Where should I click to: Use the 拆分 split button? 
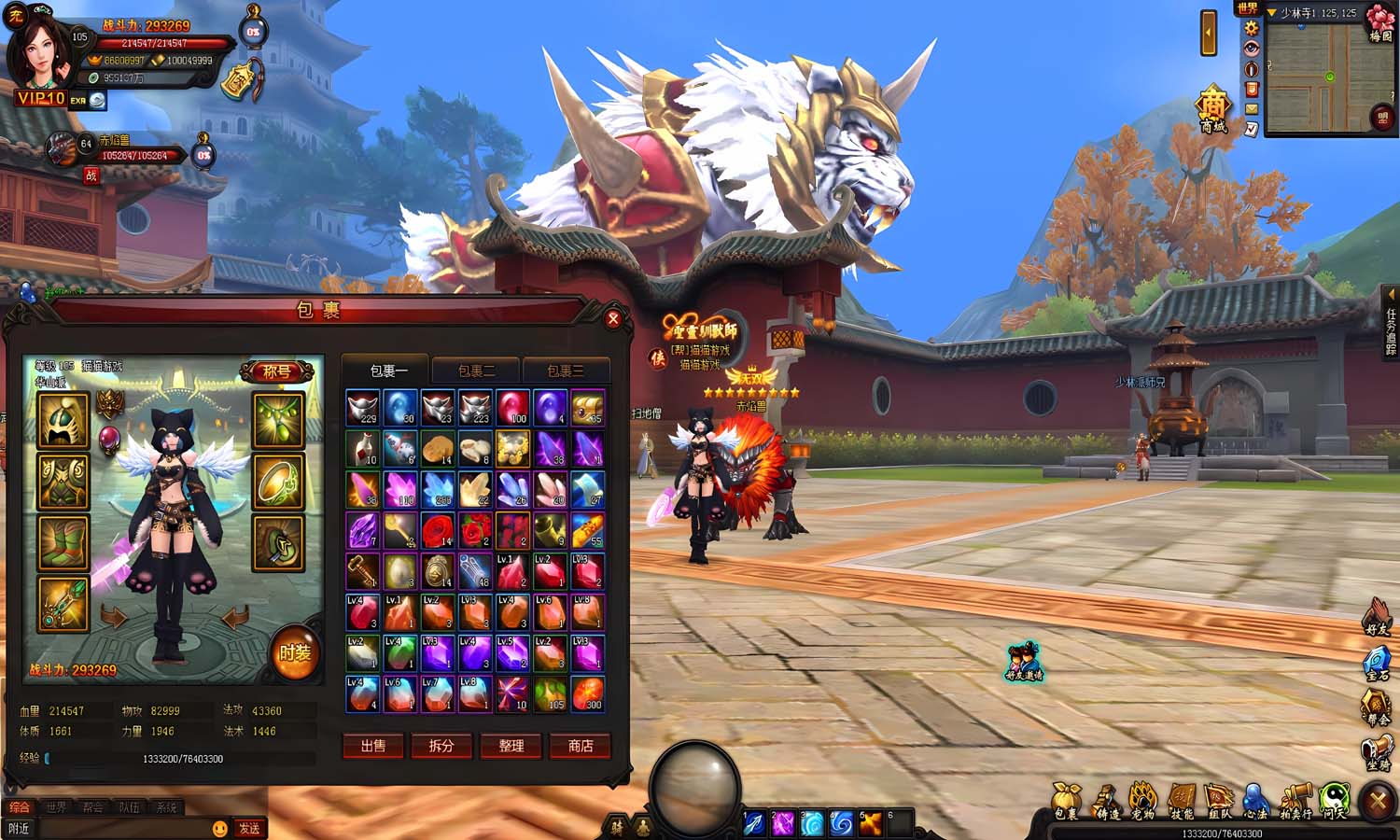click(x=441, y=746)
